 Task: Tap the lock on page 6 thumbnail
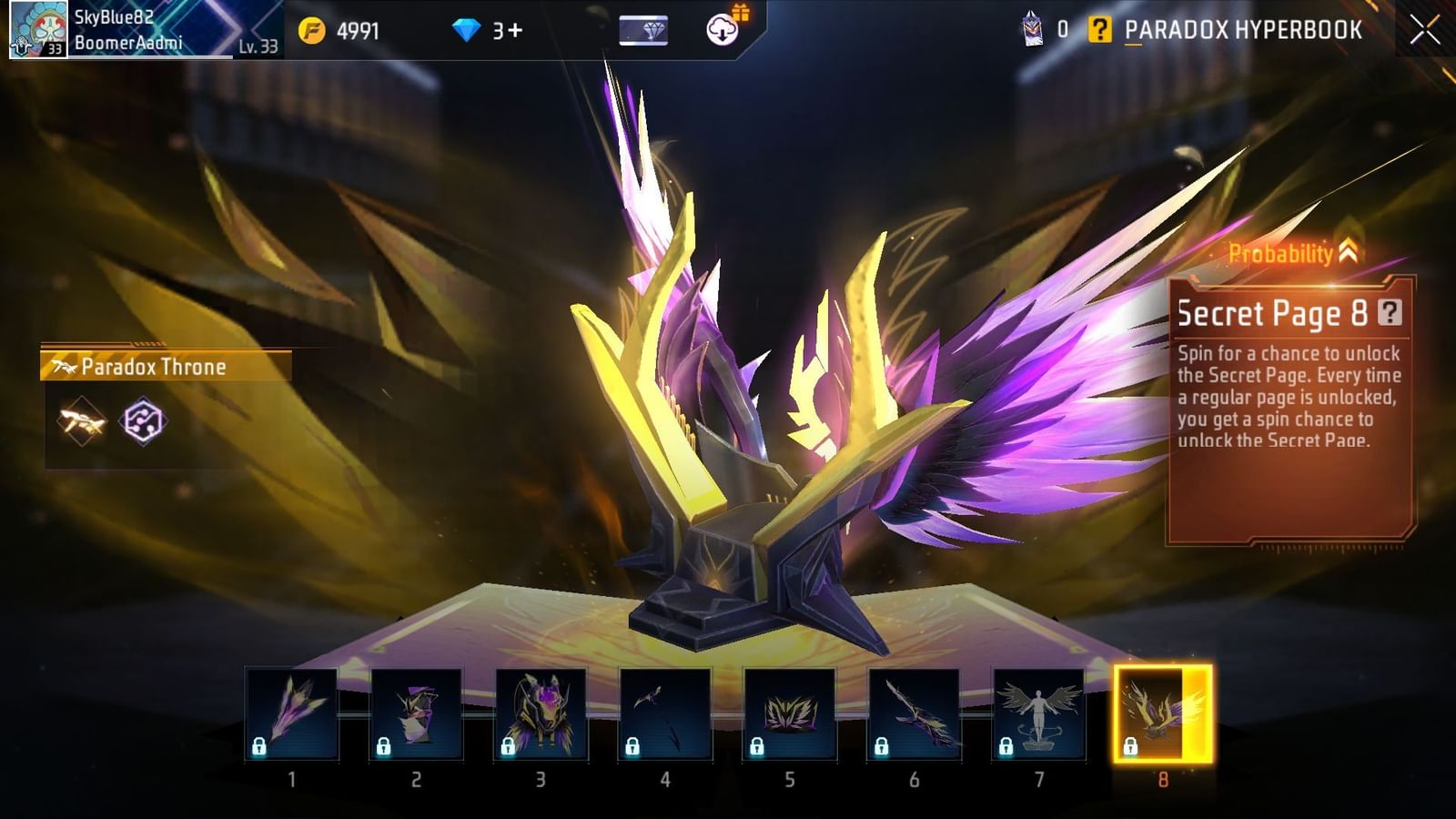[x=884, y=746]
